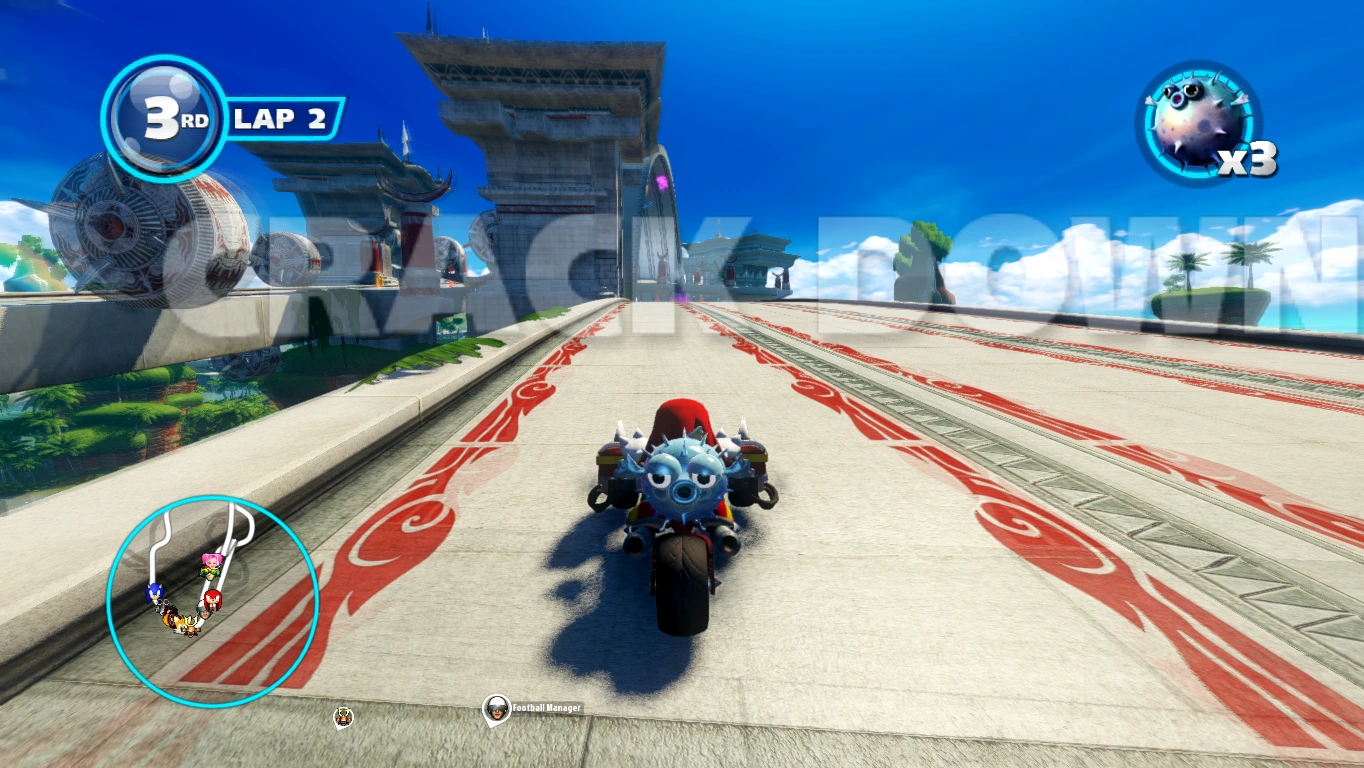Use the spiky blowfish item icon

[x=1198, y=123]
